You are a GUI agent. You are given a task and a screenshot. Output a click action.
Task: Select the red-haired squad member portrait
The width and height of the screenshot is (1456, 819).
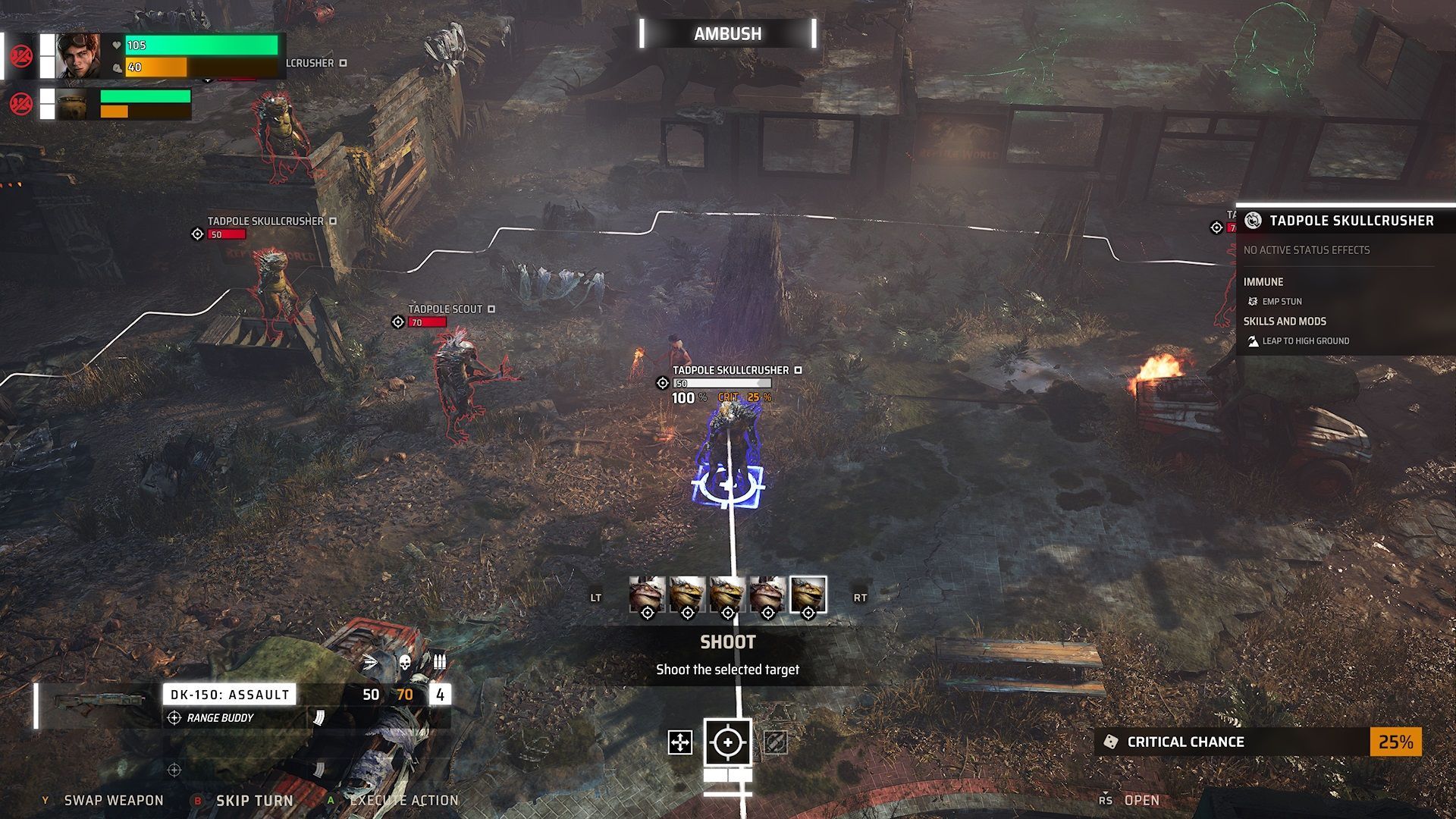click(78, 55)
